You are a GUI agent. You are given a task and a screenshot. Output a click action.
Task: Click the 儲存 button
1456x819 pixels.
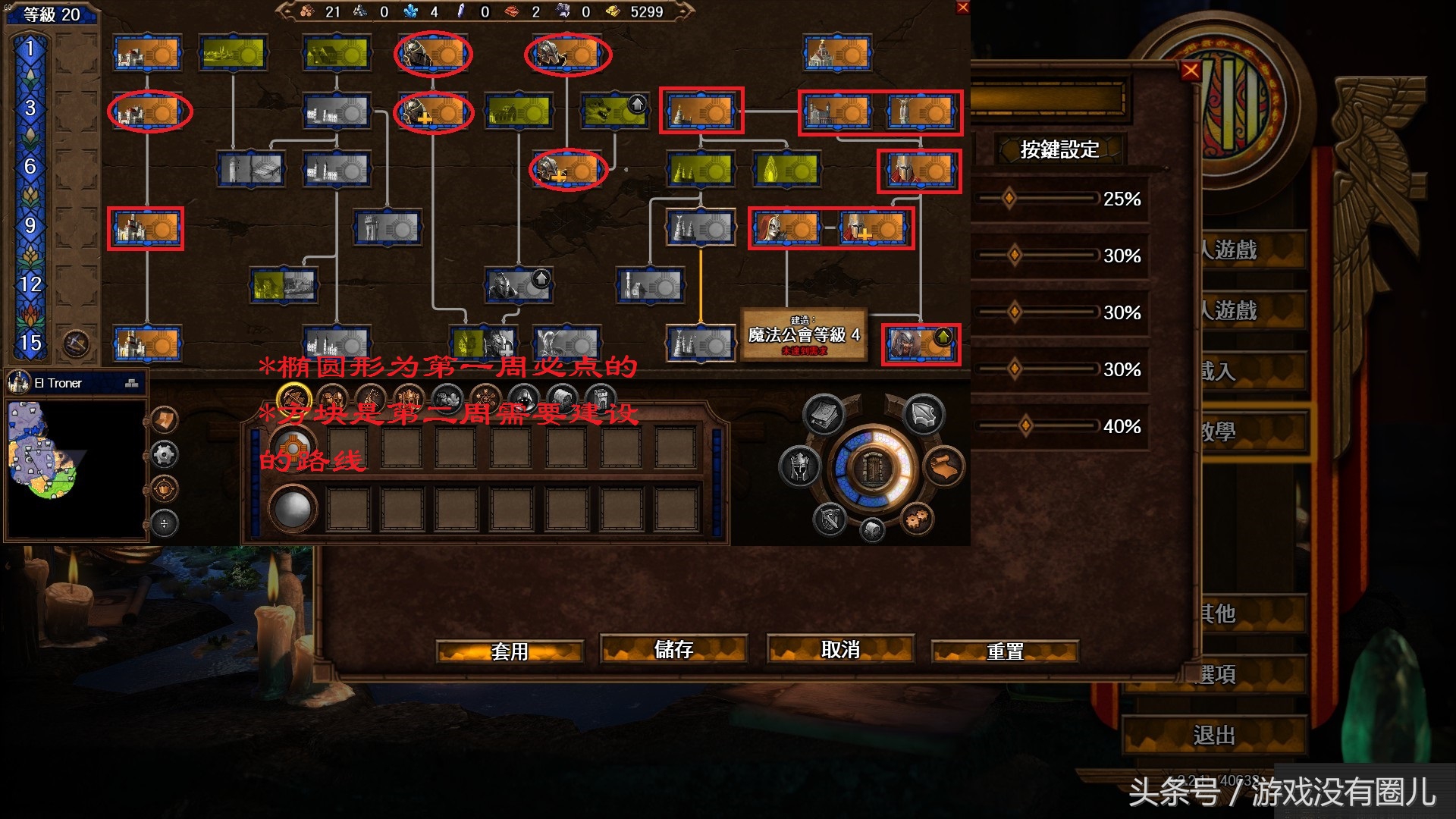(673, 651)
